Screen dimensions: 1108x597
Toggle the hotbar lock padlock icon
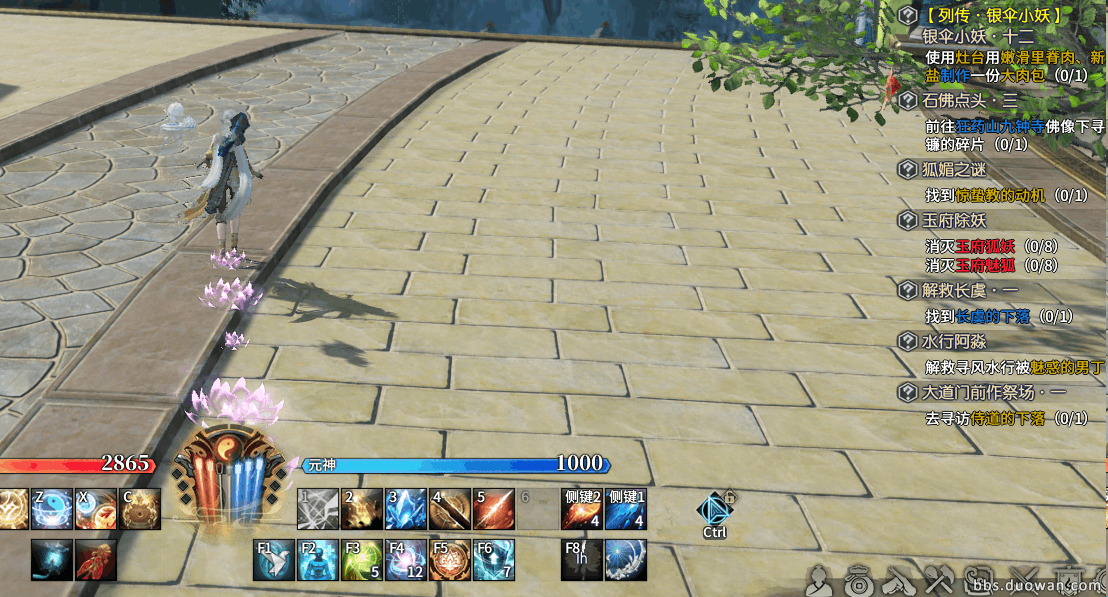pos(731,496)
